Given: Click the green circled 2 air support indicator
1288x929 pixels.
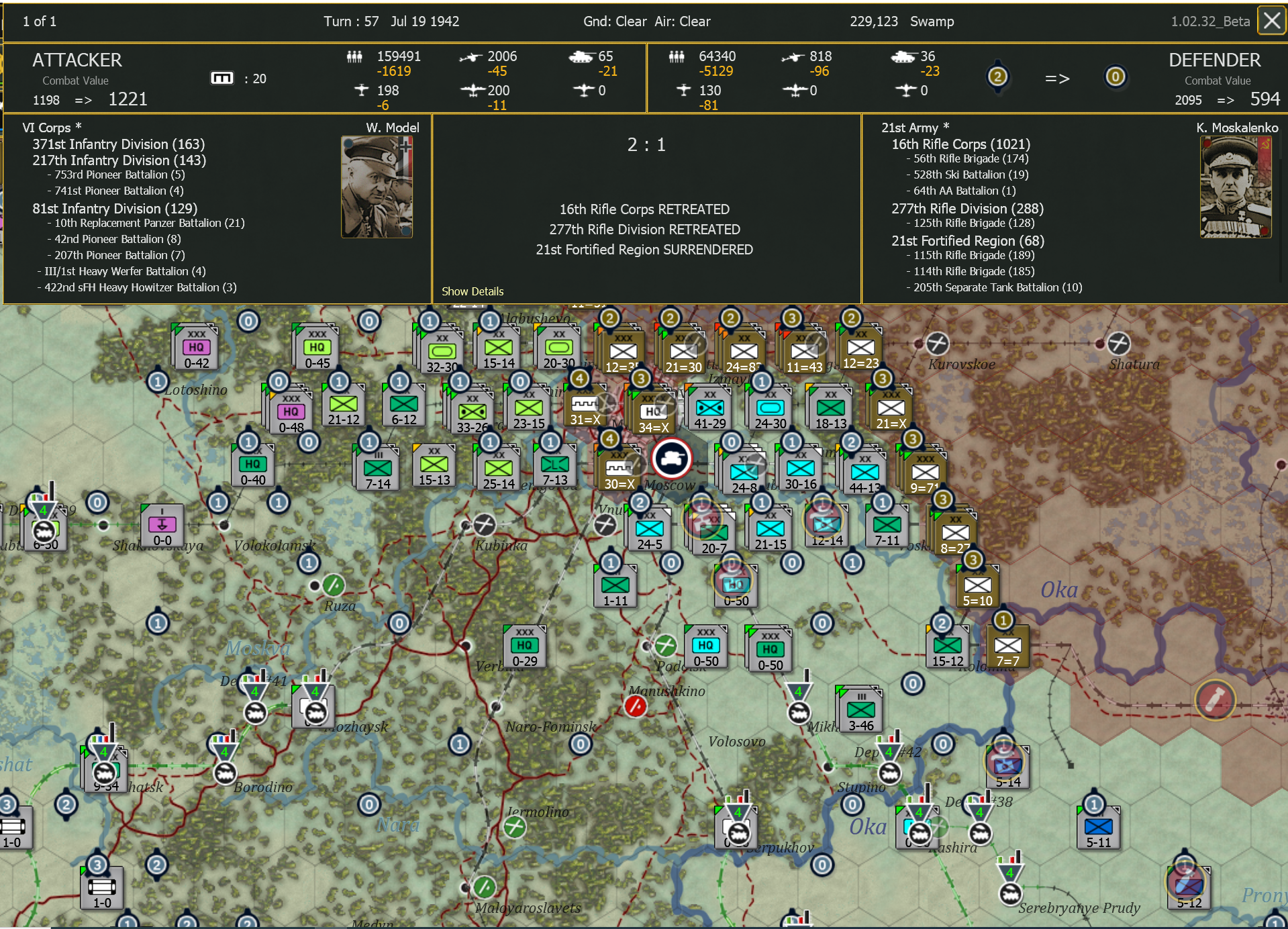Looking at the screenshot, I should pos(998,77).
